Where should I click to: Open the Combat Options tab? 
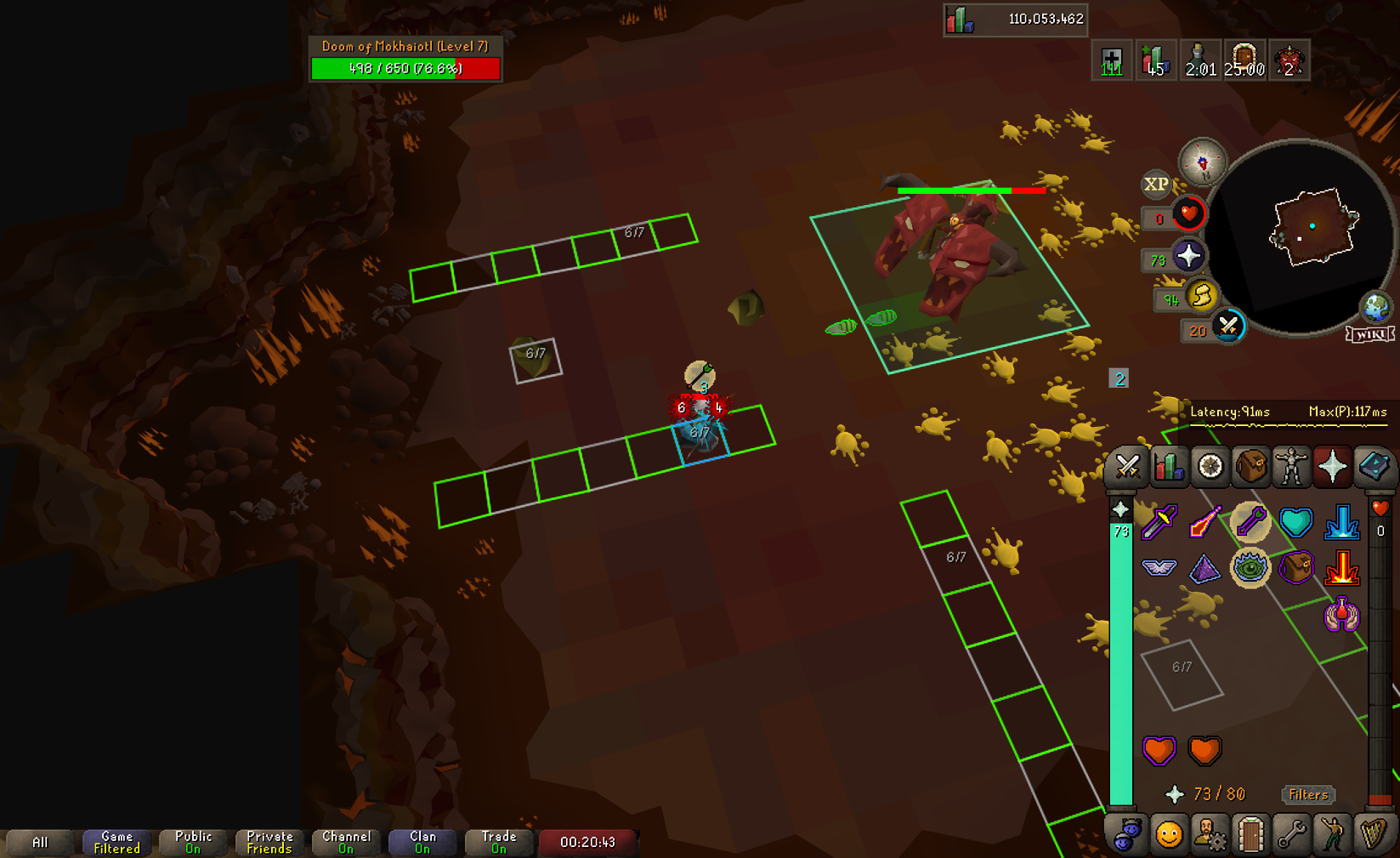[x=1128, y=467]
